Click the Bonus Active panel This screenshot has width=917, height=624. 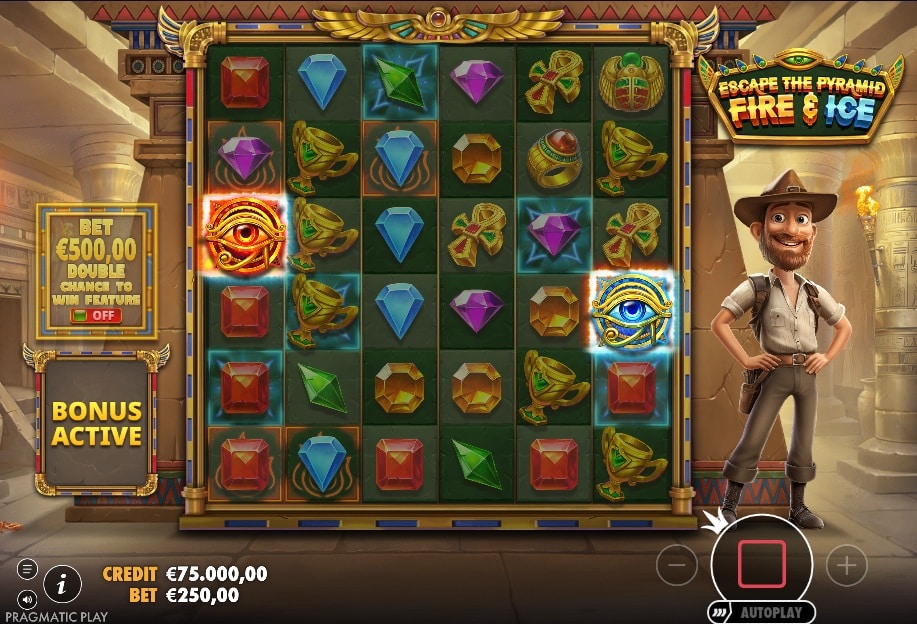[97, 424]
